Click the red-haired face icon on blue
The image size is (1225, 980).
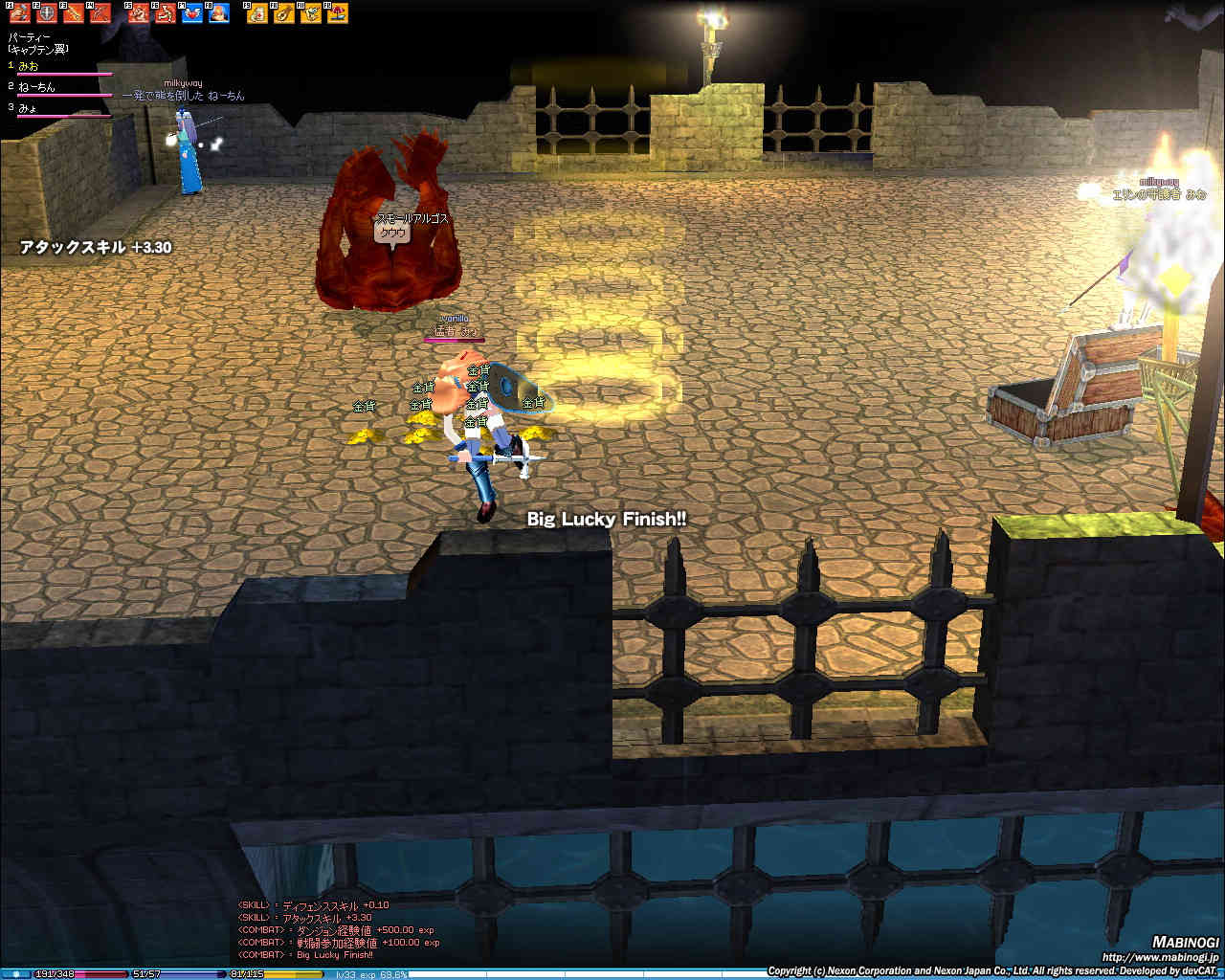[x=218, y=13]
